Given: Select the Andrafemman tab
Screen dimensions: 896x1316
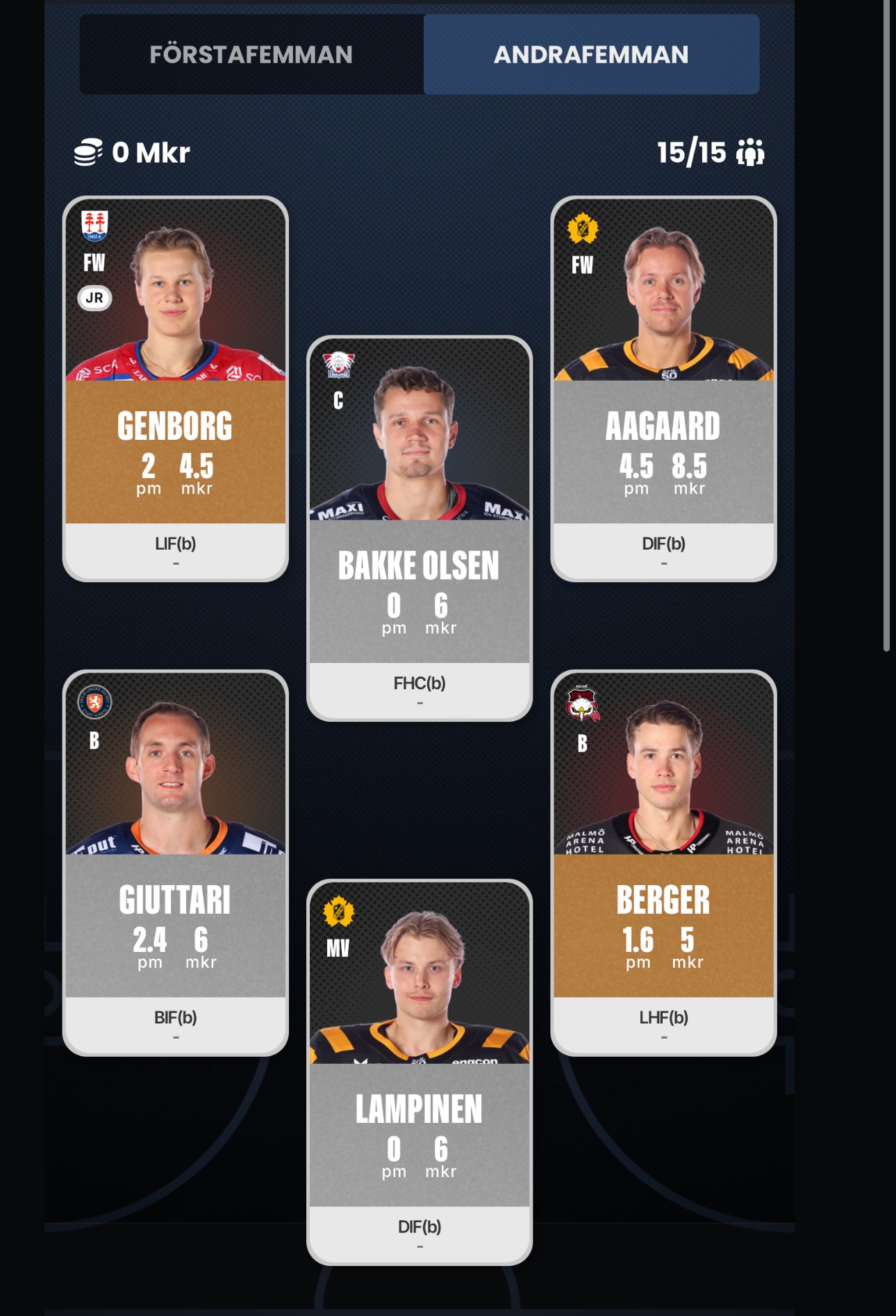Looking at the screenshot, I should [x=591, y=54].
